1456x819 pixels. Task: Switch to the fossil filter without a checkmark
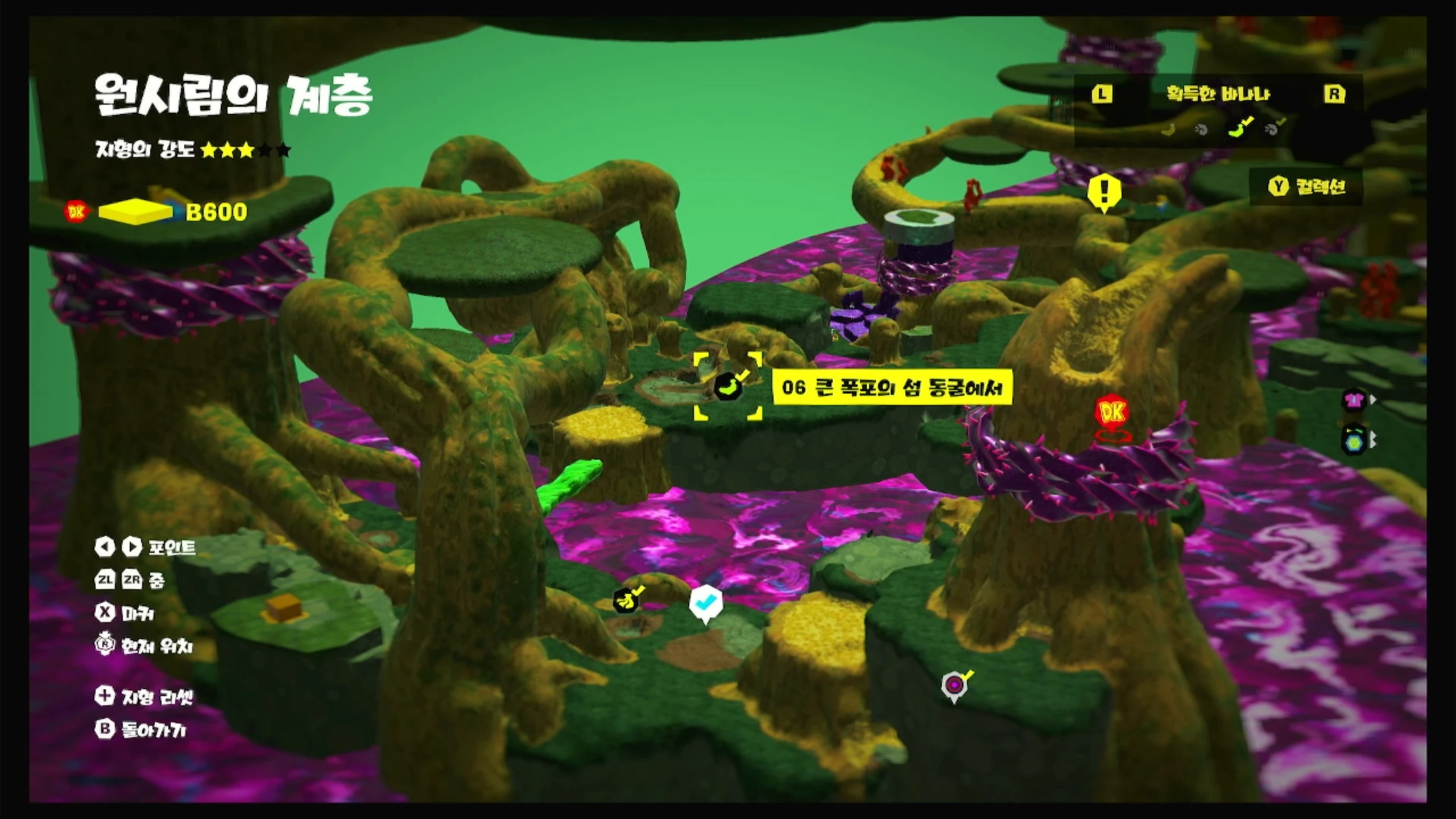[x=1201, y=130]
